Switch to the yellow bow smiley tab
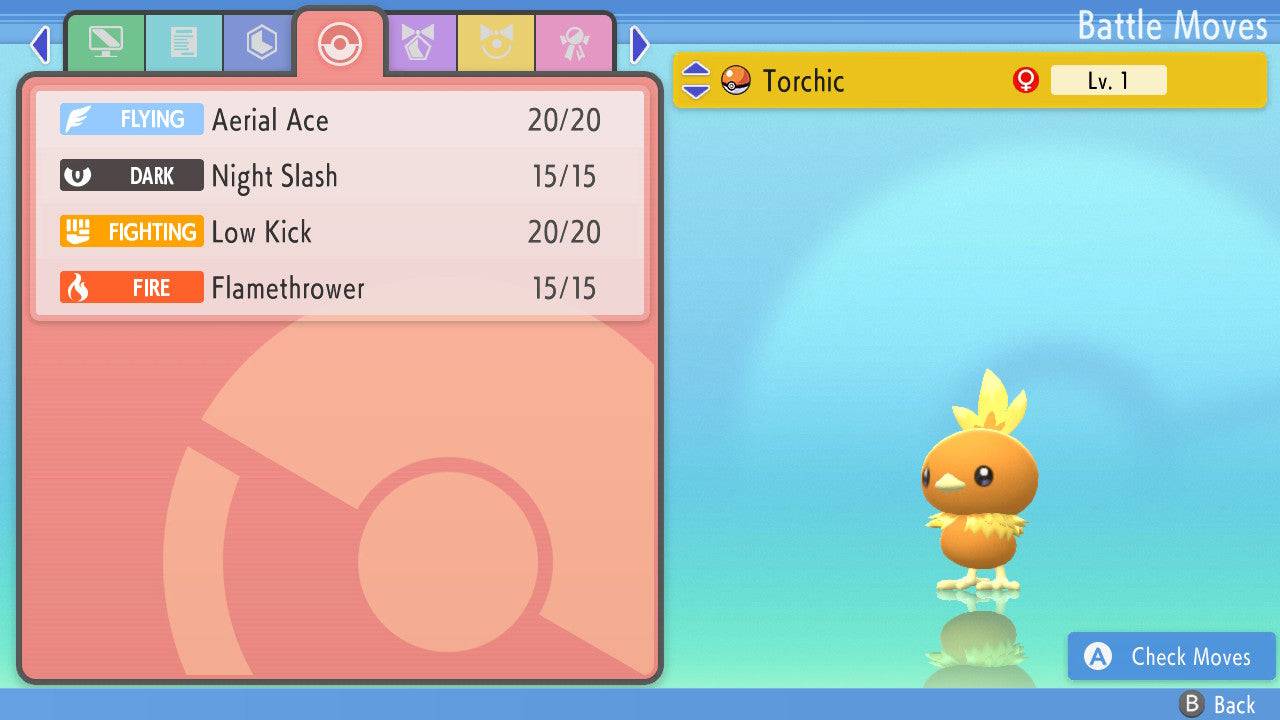 point(496,43)
